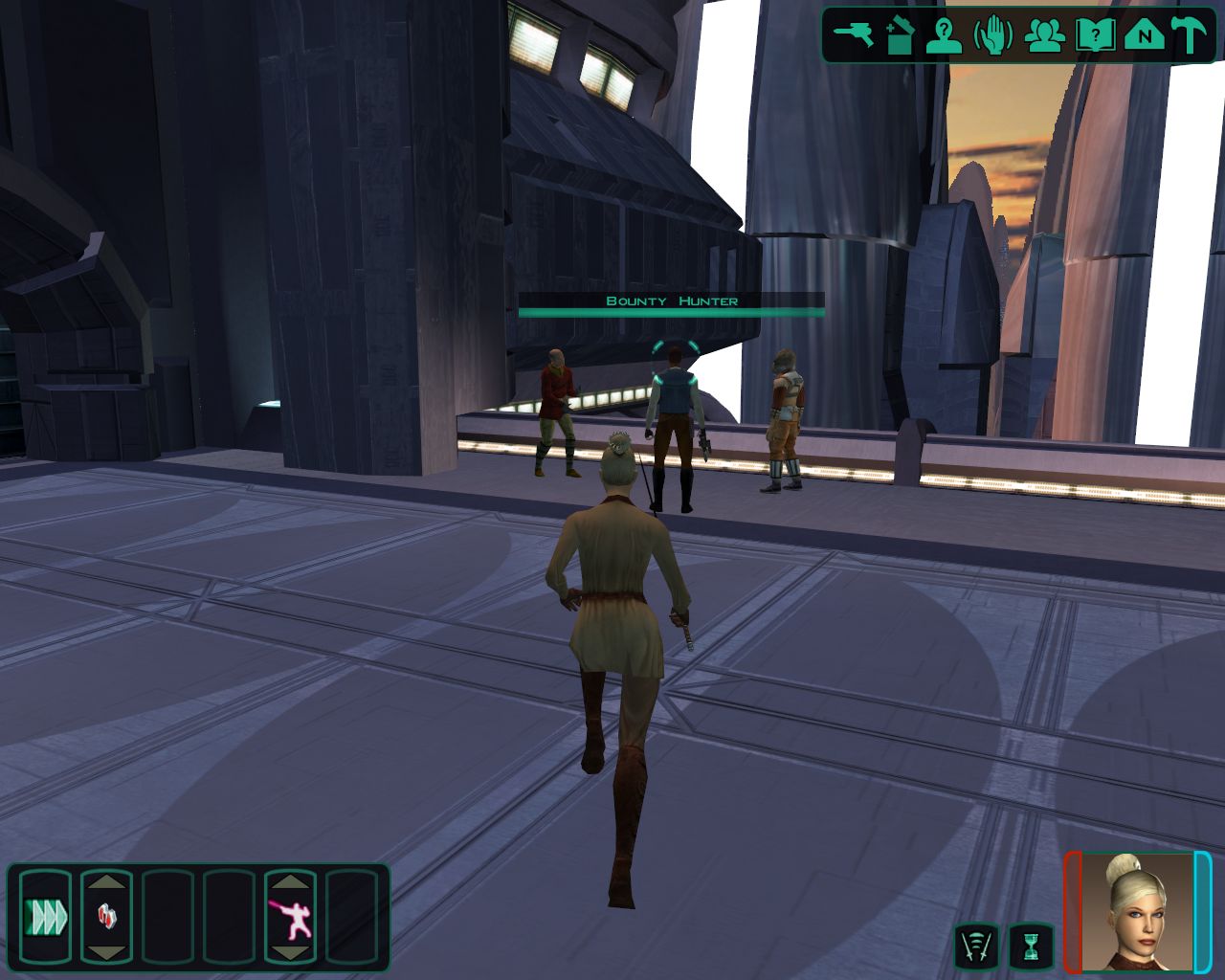Open the journal book icon

click(x=1094, y=35)
